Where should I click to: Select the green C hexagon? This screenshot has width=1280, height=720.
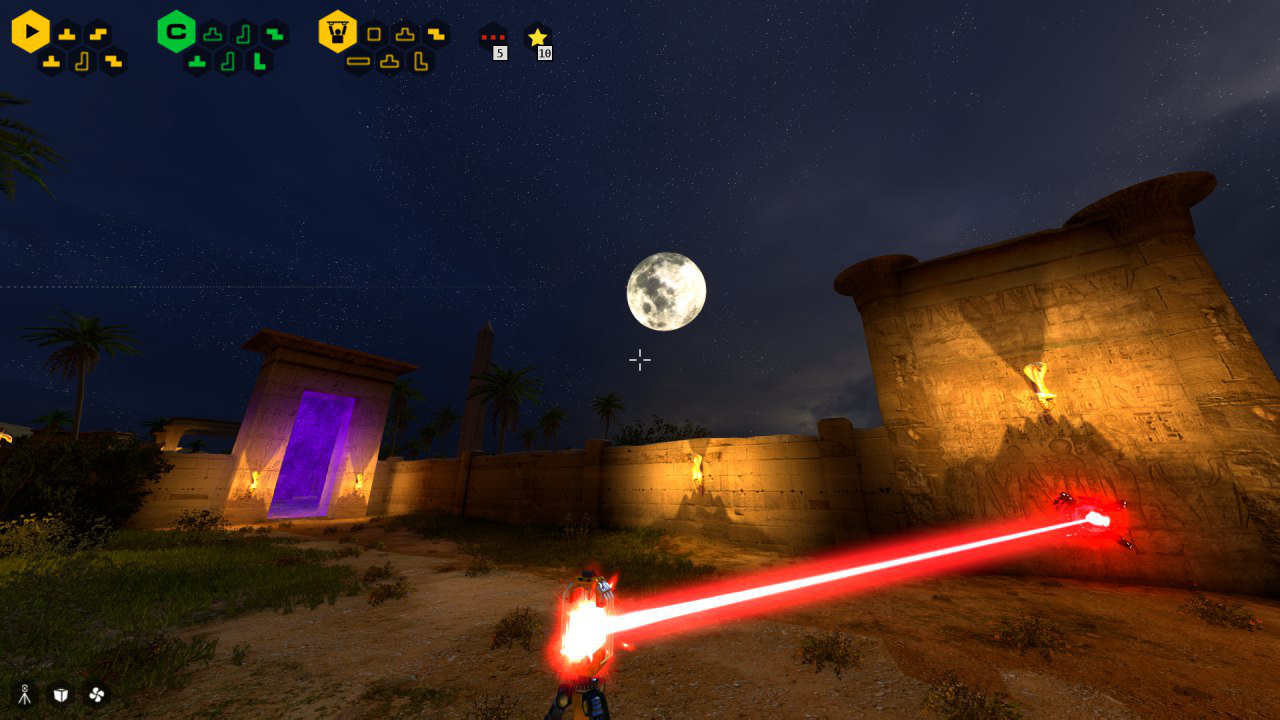click(x=176, y=32)
